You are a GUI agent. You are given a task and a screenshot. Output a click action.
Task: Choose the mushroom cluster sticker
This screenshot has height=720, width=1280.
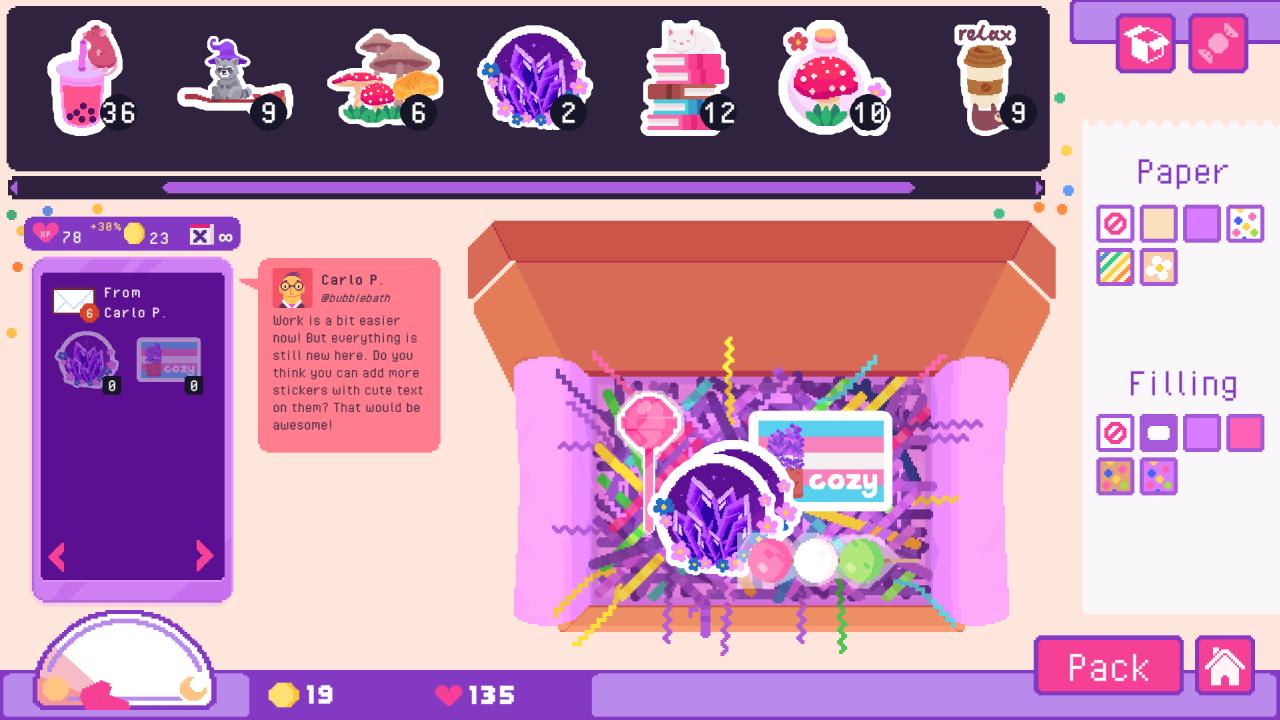coord(385,75)
